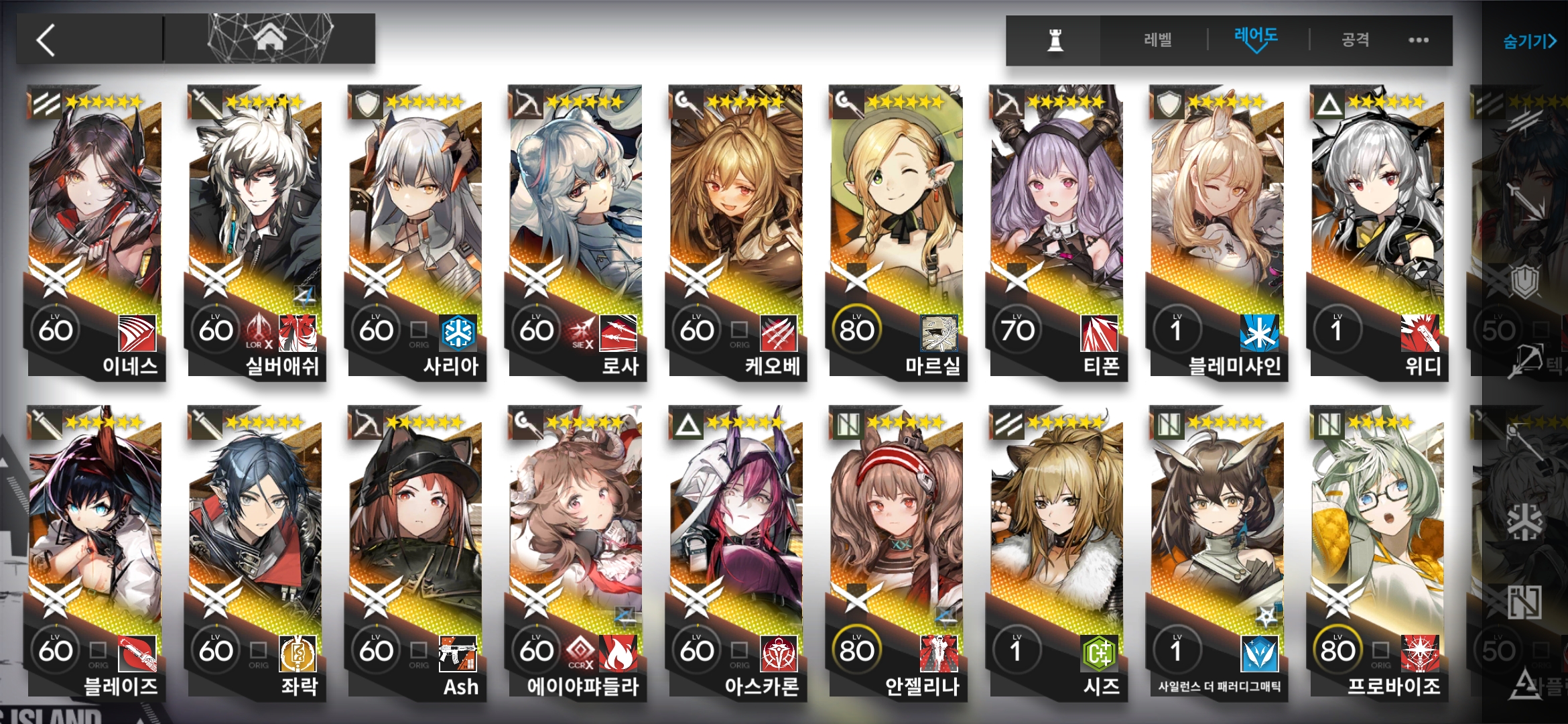This screenshot has height=724, width=1568.
Task: Select operator card 실버애쉬
Action: tap(255, 228)
